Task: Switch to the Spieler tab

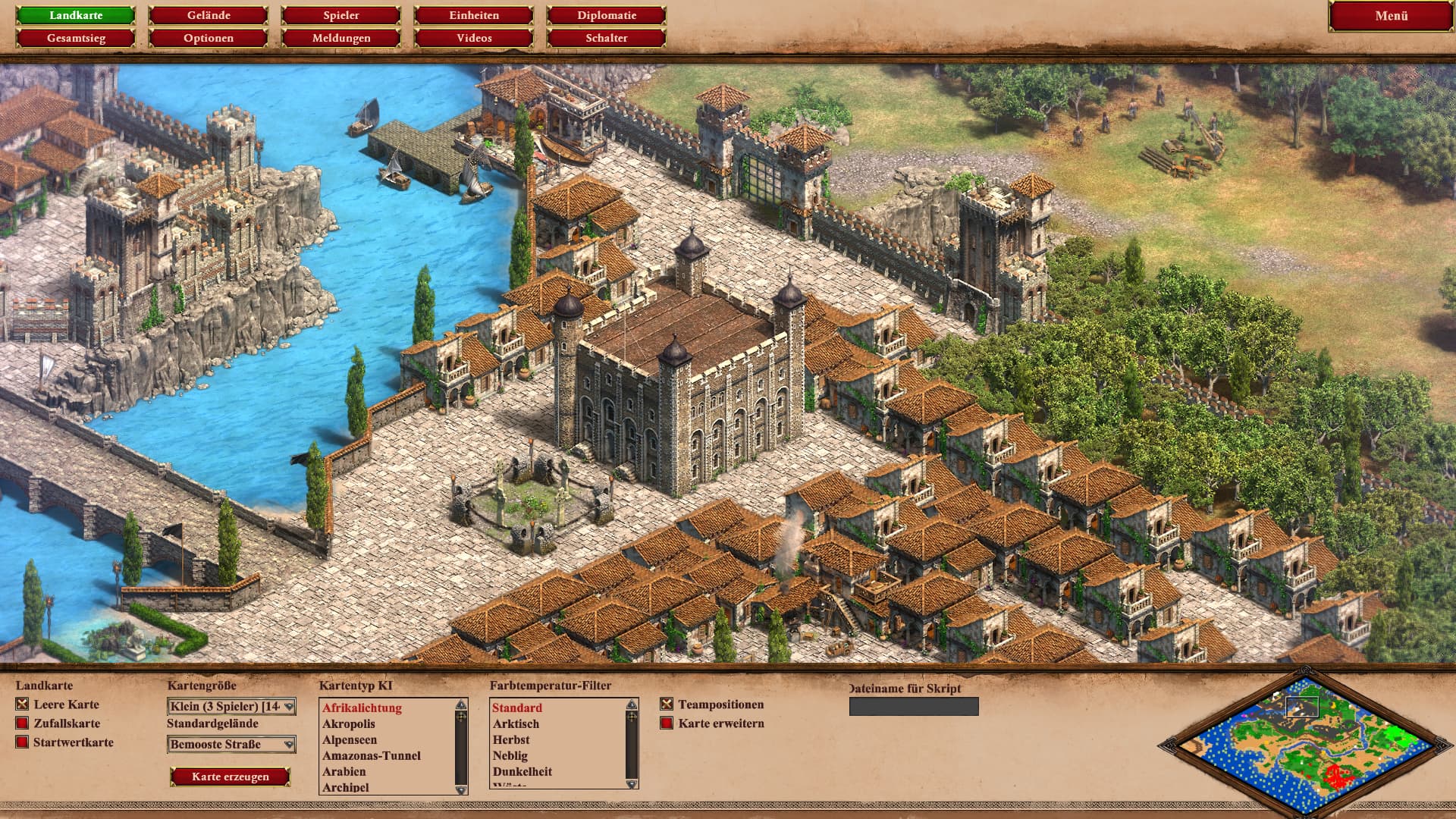Action: click(x=341, y=15)
